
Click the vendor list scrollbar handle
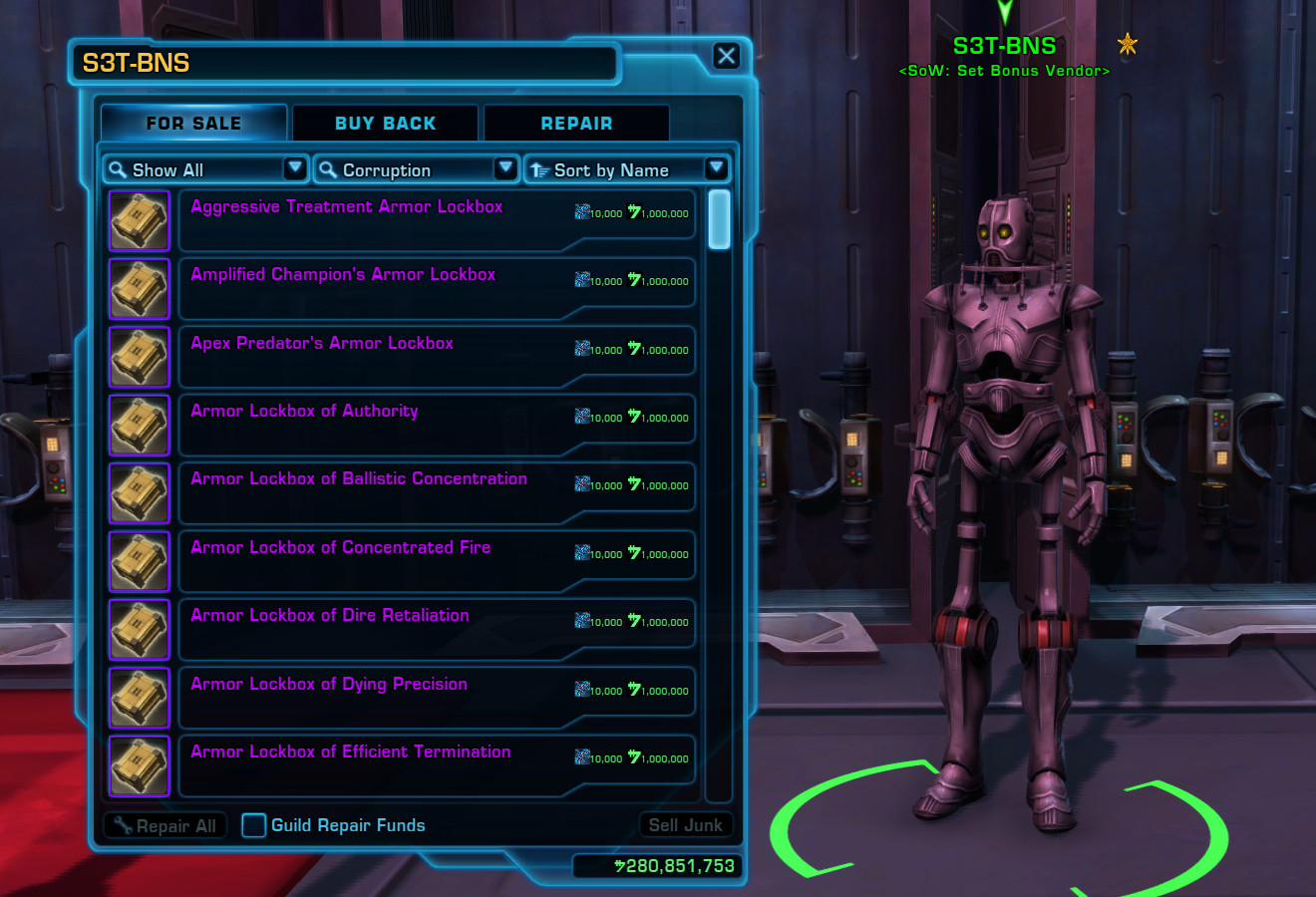(x=719, y=219)
